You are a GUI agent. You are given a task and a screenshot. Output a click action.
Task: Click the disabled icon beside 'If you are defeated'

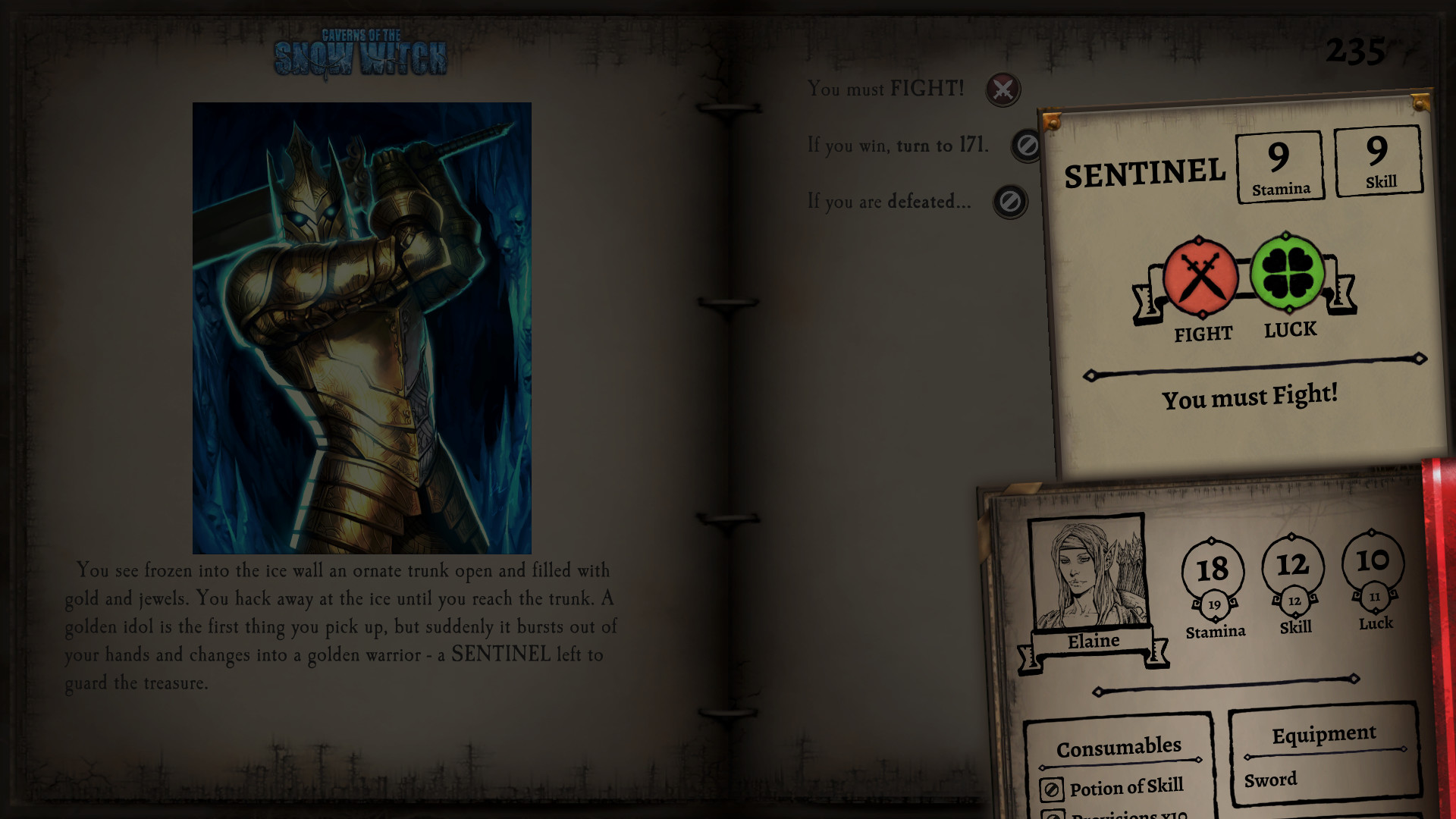click(1012, 202)
